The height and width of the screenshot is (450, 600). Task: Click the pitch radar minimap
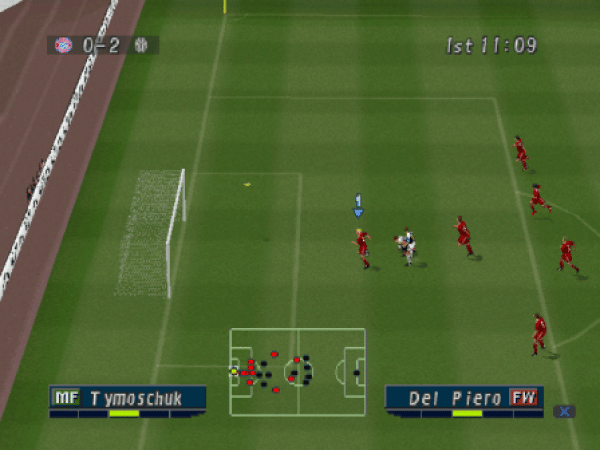click(297, 372)
